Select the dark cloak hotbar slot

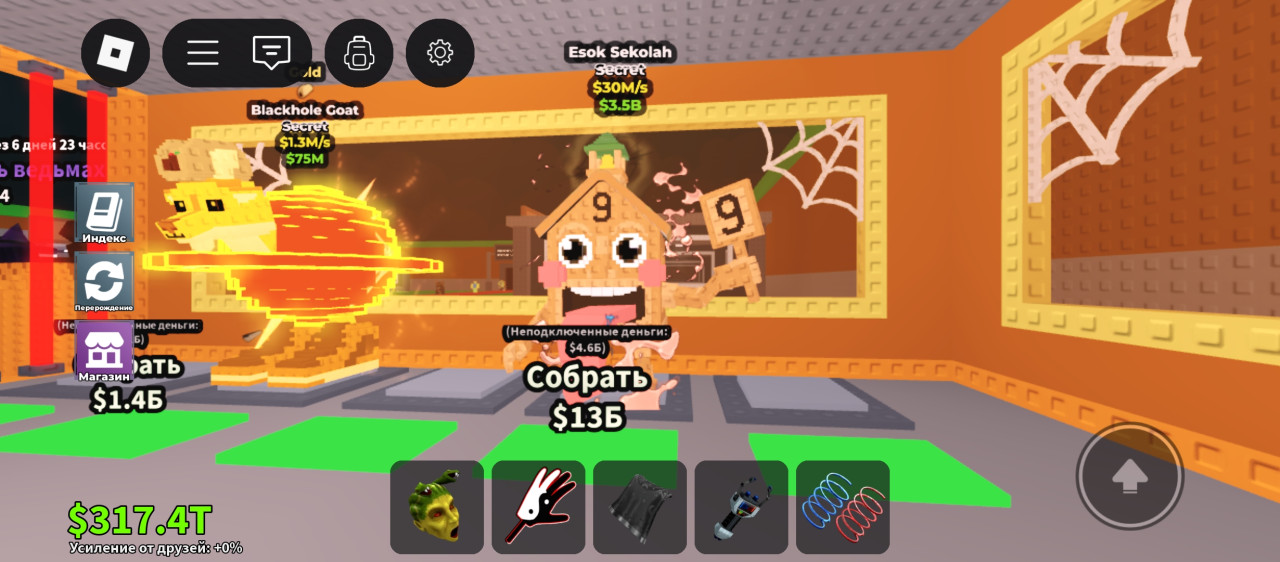point(640,507)
